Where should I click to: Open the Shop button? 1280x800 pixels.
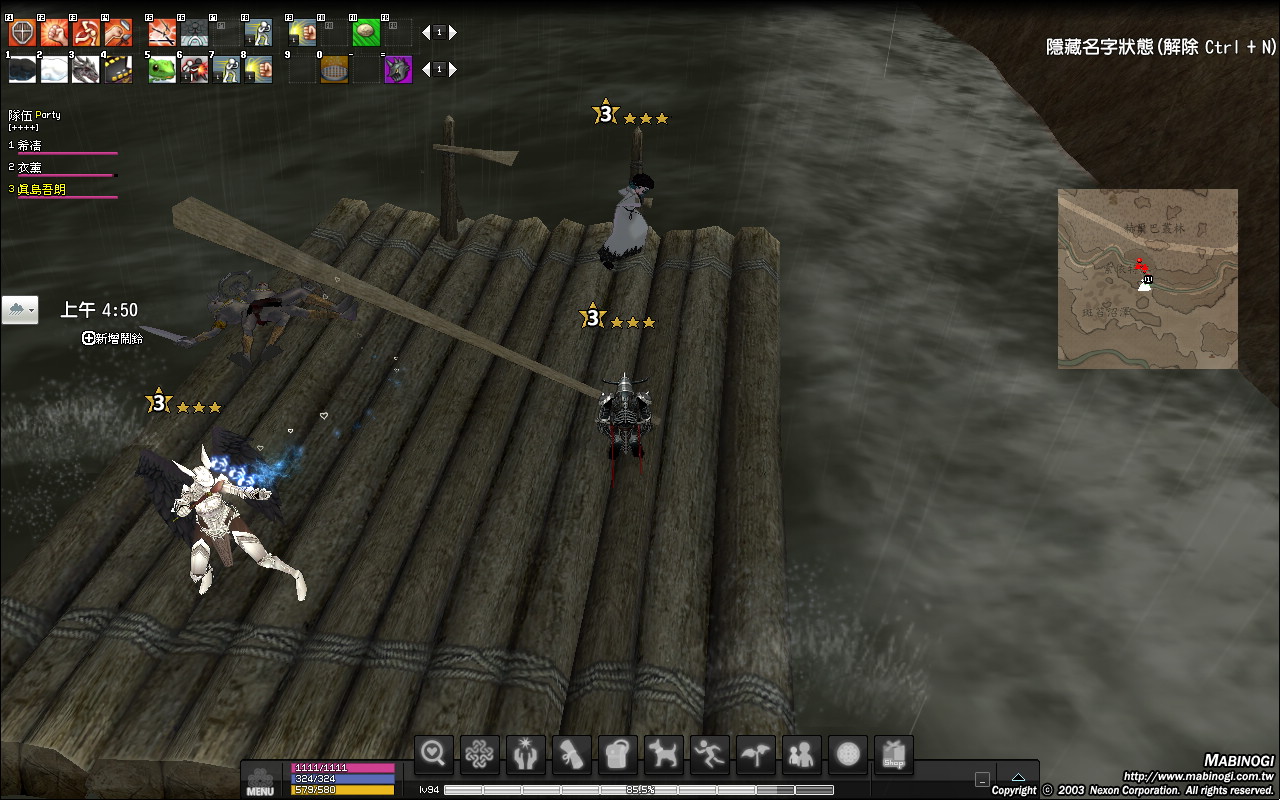click(x=894, y=754)
